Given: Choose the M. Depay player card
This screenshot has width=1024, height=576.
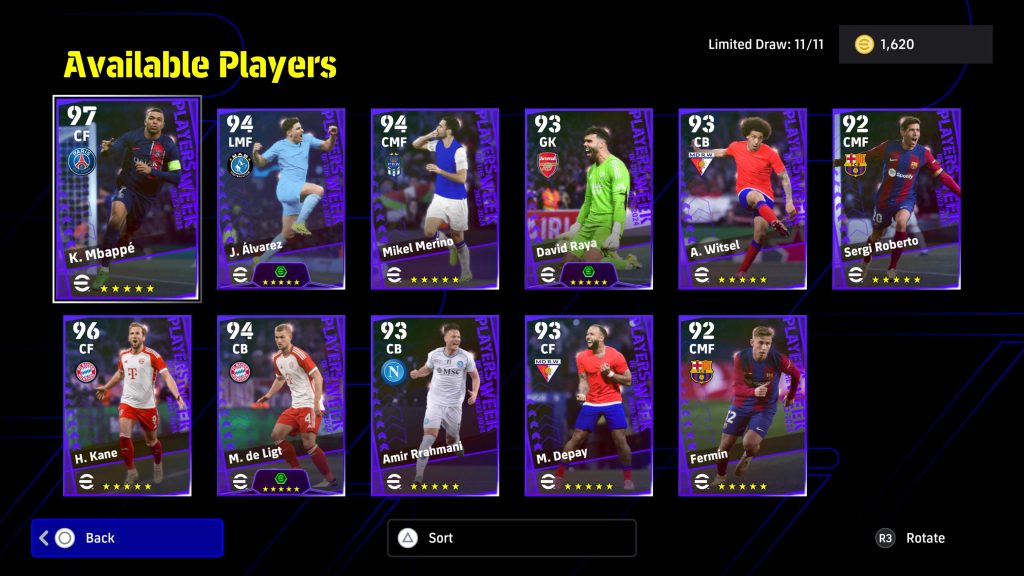Looking at the screenshot, I should 589,405.
